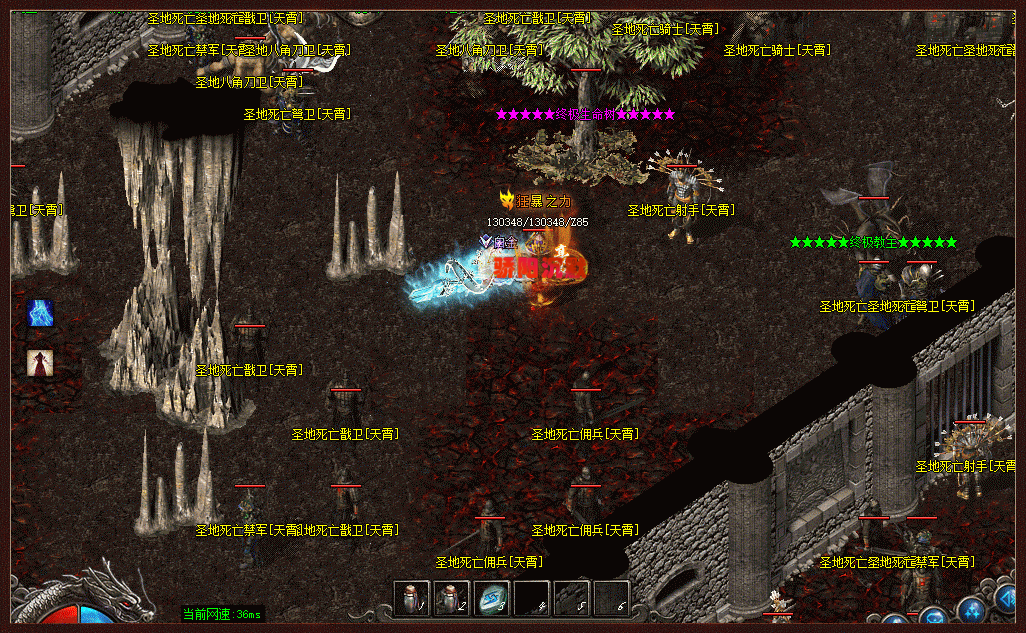Activate the blue rune stone in slot 3

tap(491, 598)
